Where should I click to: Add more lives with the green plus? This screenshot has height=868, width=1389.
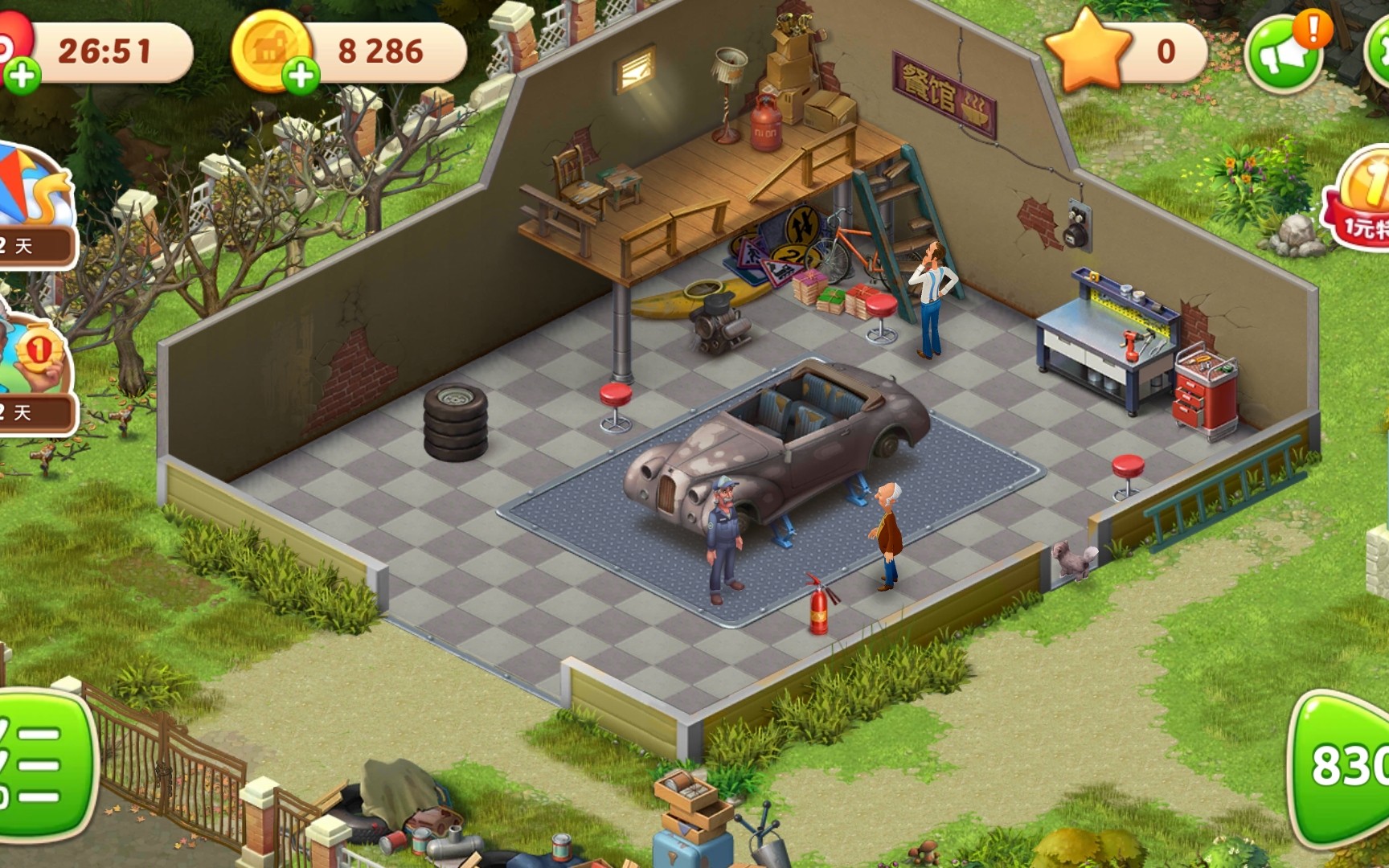22,76
